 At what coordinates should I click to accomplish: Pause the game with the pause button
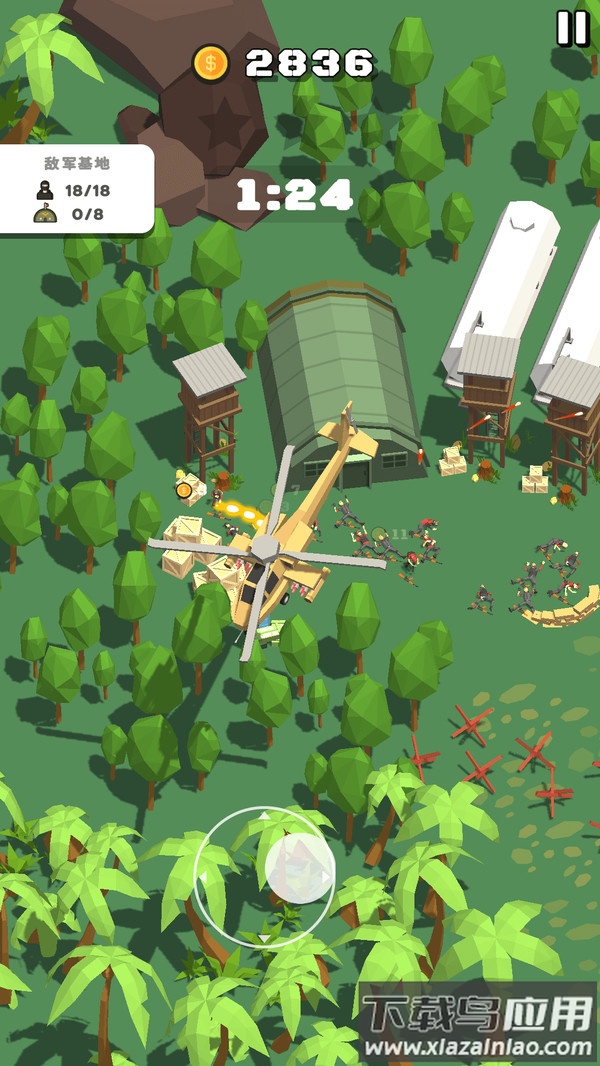(573, 28)
